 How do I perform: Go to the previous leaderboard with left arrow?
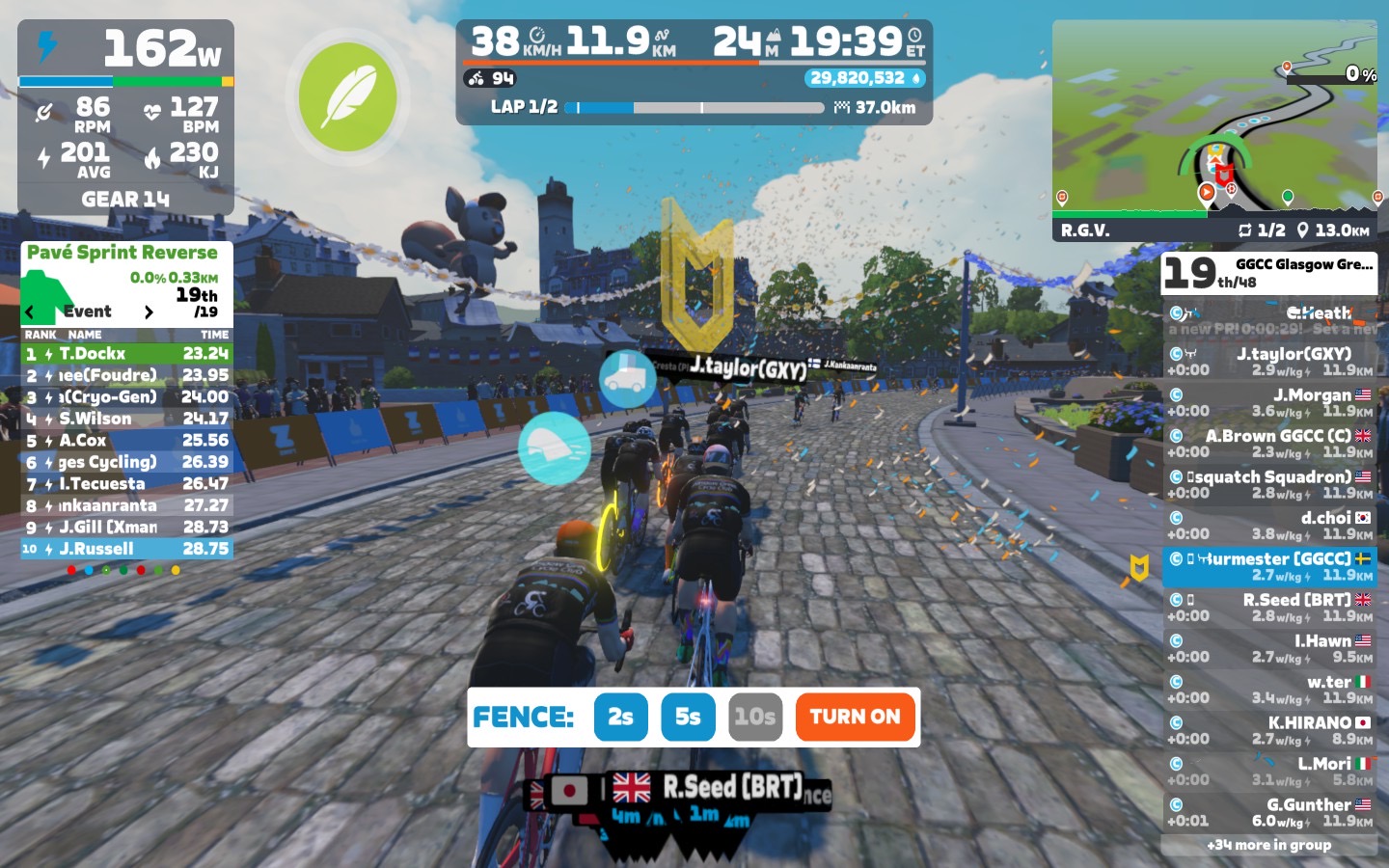coord(30,312)
